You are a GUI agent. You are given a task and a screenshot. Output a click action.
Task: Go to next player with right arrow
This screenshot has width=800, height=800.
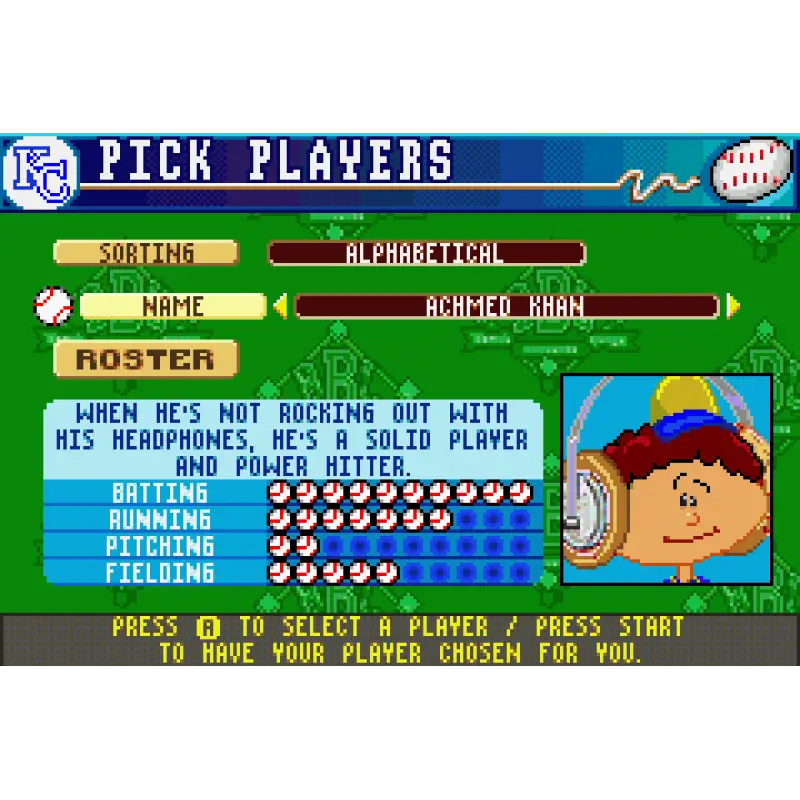click(x=733, y=306)
